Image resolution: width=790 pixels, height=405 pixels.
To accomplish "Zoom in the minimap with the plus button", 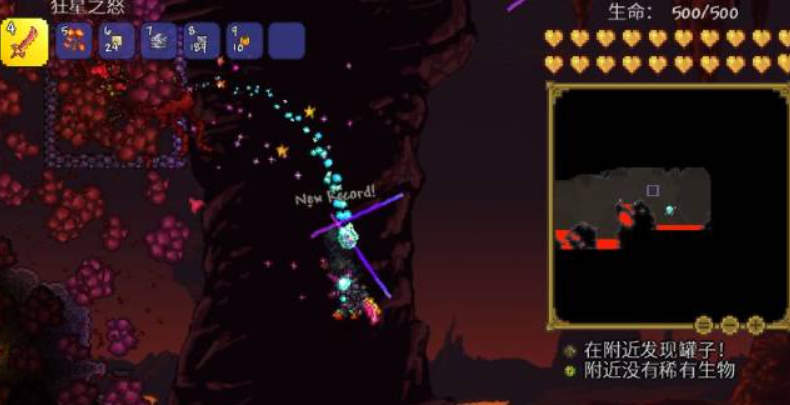I will click(755, 324).
